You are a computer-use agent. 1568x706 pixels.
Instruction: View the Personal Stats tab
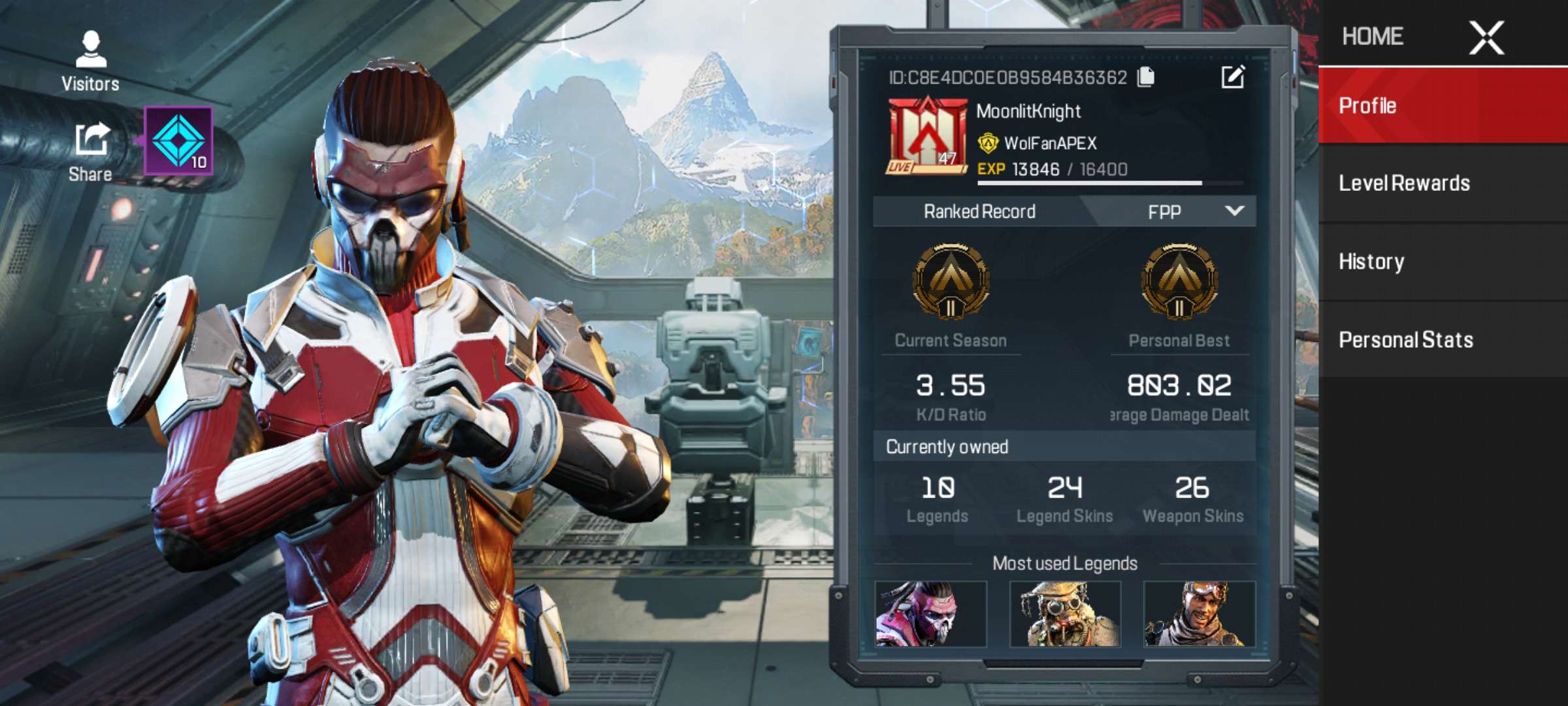pos(1443,340)
